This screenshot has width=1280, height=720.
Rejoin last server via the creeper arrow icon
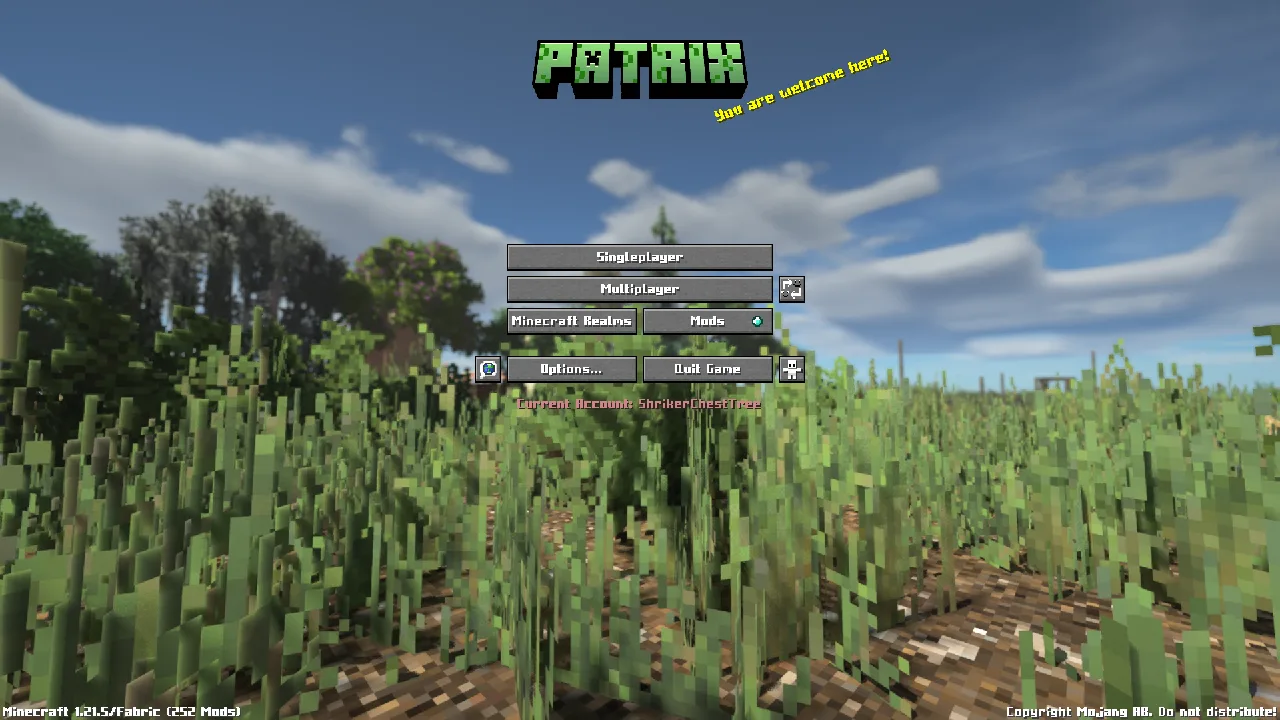point(791,289)
